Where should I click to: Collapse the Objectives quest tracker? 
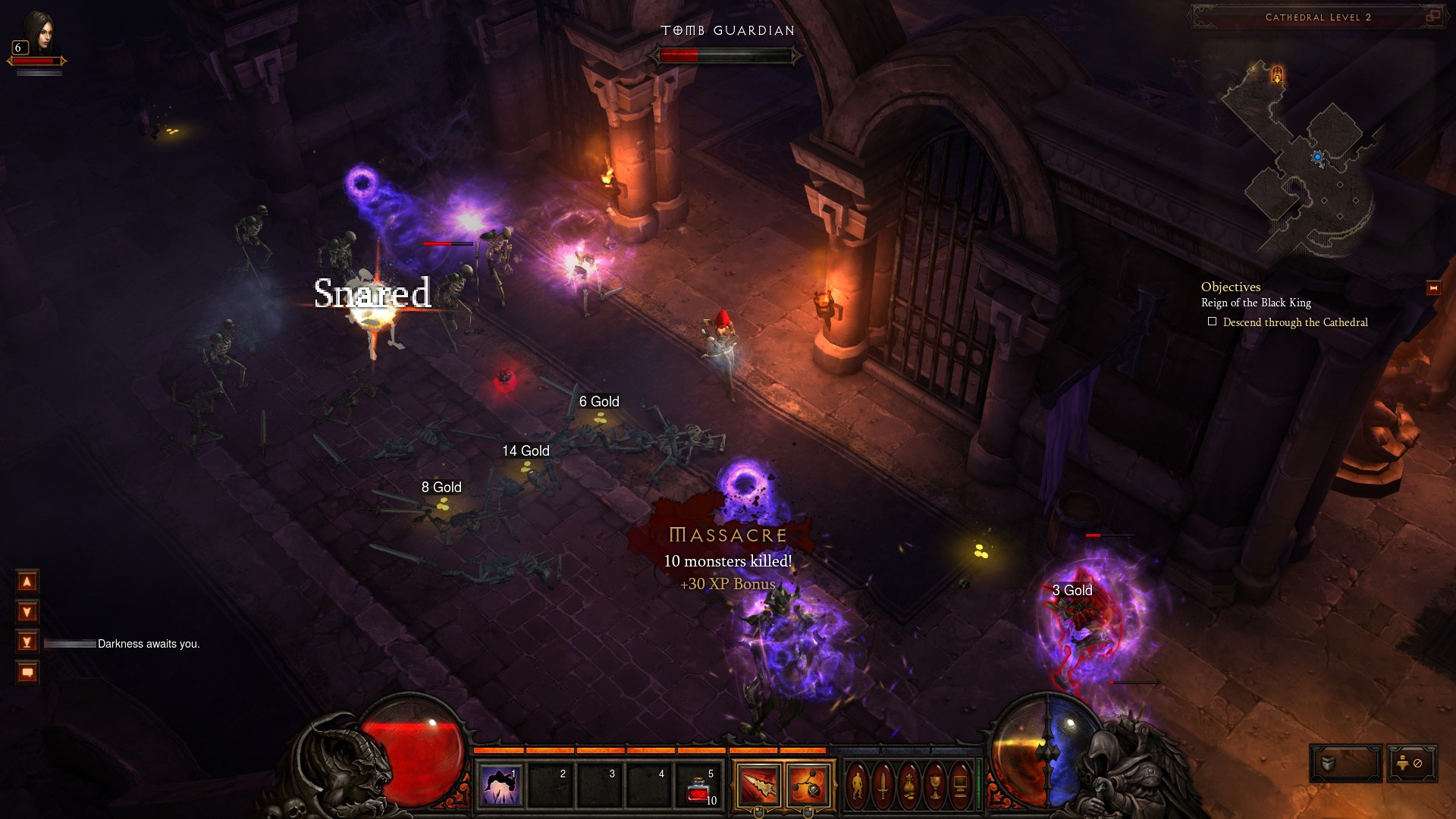click(x=1433, y=288)
